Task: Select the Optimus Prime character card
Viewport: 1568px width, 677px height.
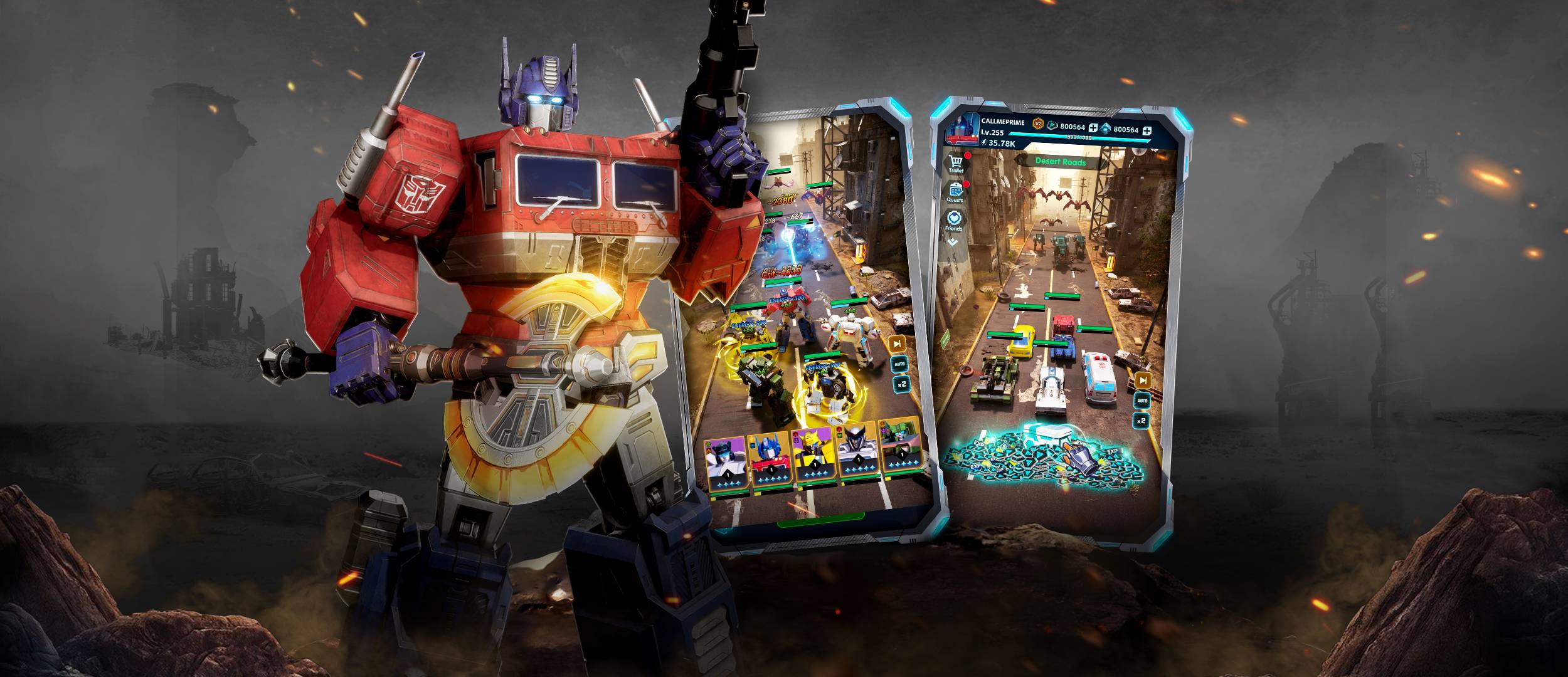Action: pos(771,458)
